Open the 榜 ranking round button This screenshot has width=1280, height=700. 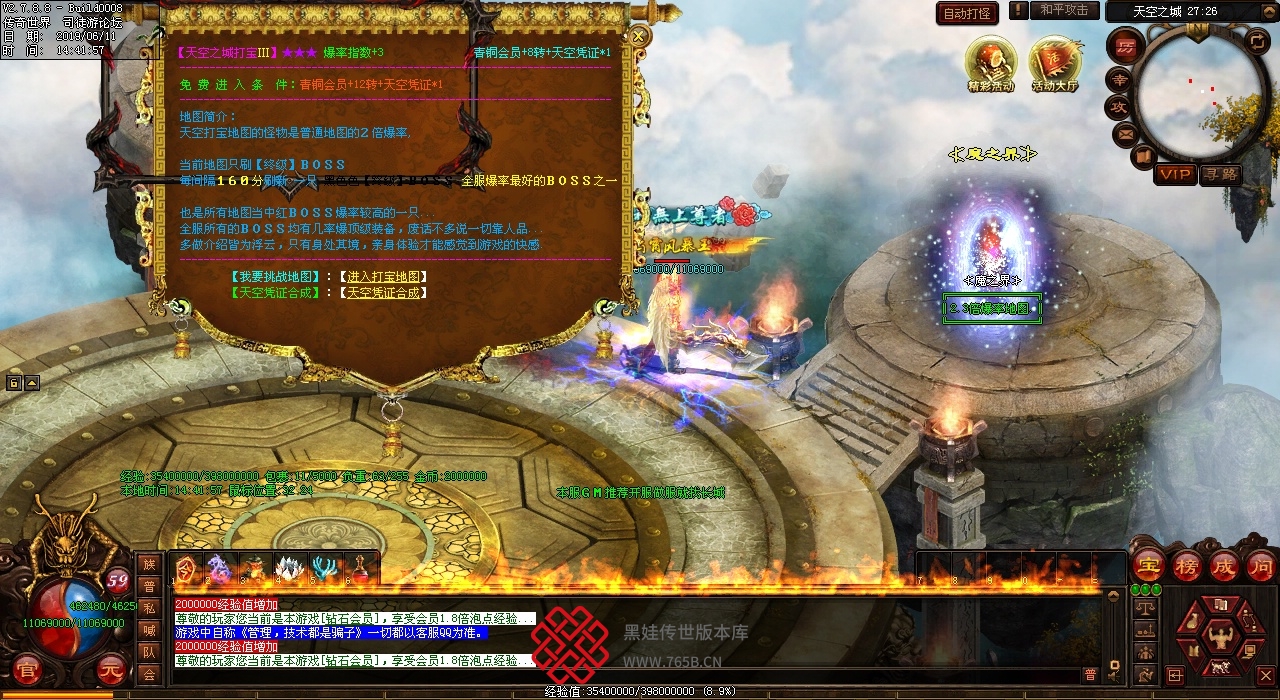[x=1186, y=566]
